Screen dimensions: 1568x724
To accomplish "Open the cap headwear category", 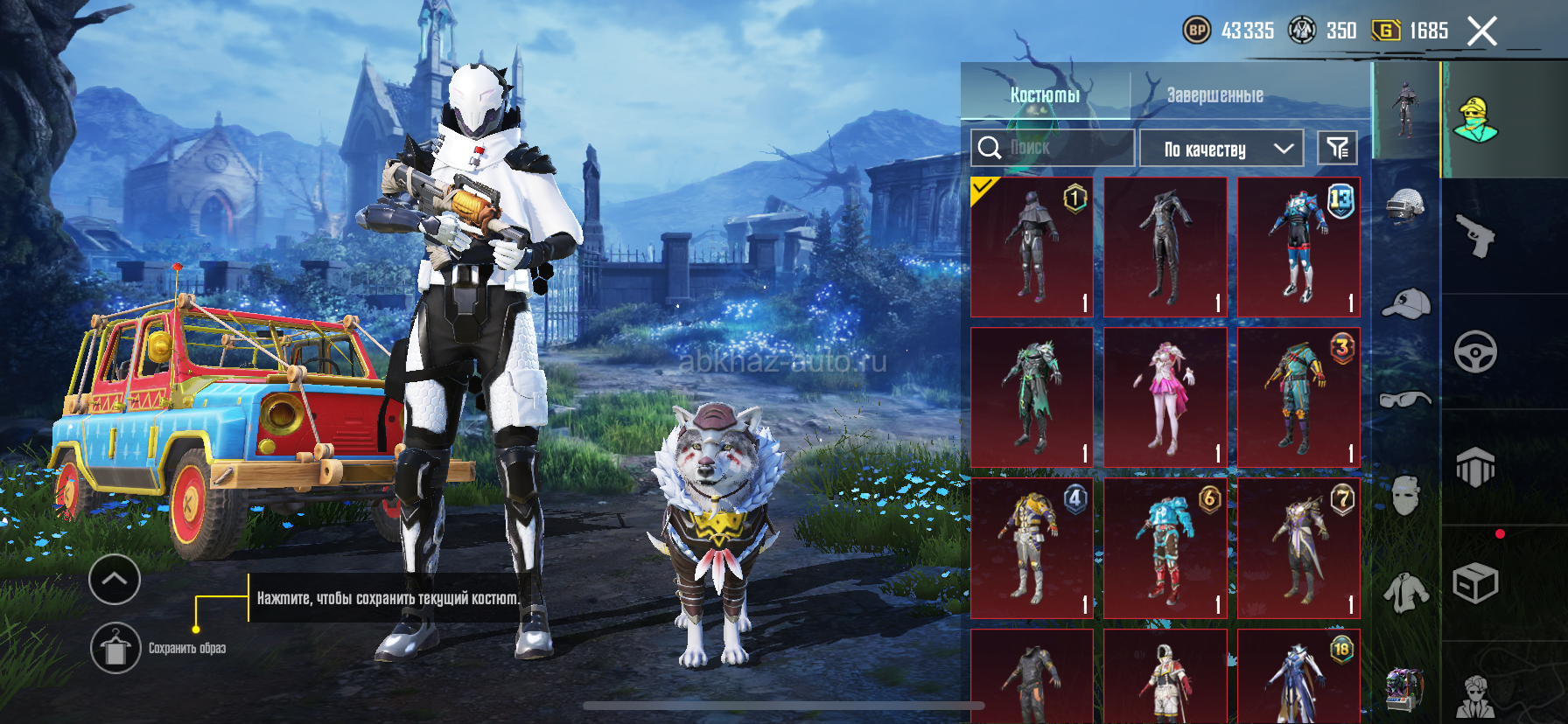I will click(1405, 303).
